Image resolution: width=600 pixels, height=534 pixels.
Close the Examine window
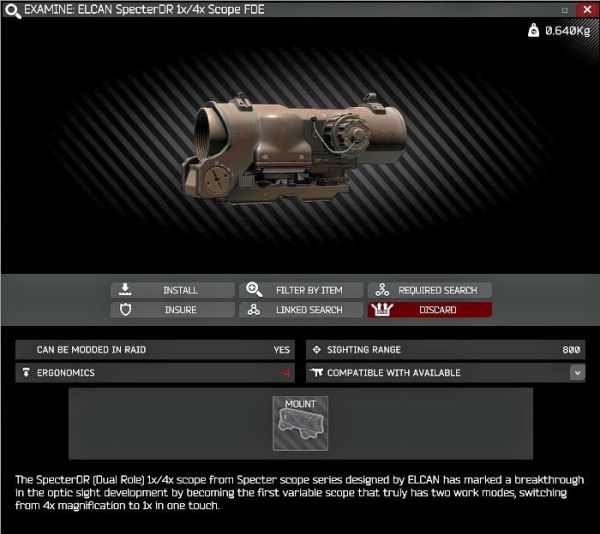tap(587, 9)
